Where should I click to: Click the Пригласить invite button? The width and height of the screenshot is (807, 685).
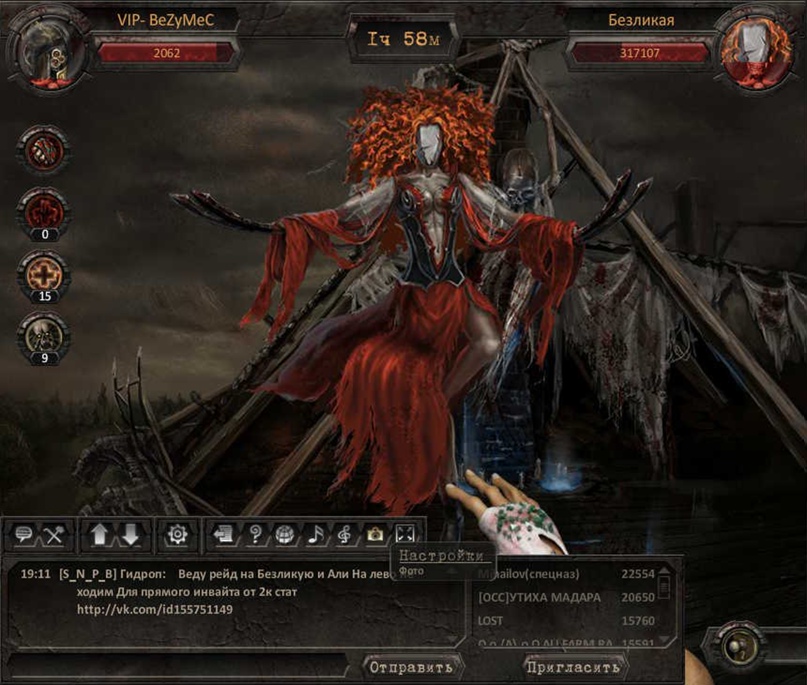tap(573, 667)
